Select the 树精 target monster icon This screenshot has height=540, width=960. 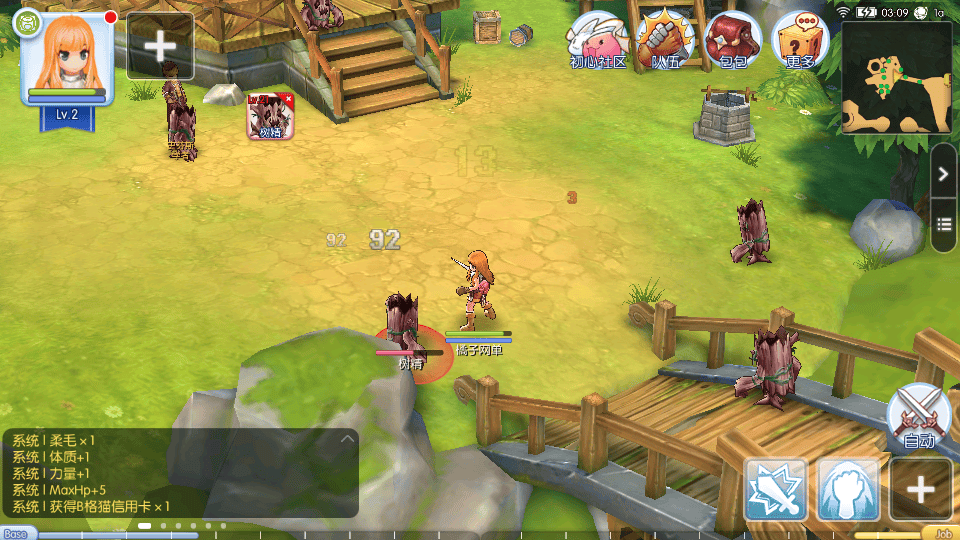pos(270,118)
